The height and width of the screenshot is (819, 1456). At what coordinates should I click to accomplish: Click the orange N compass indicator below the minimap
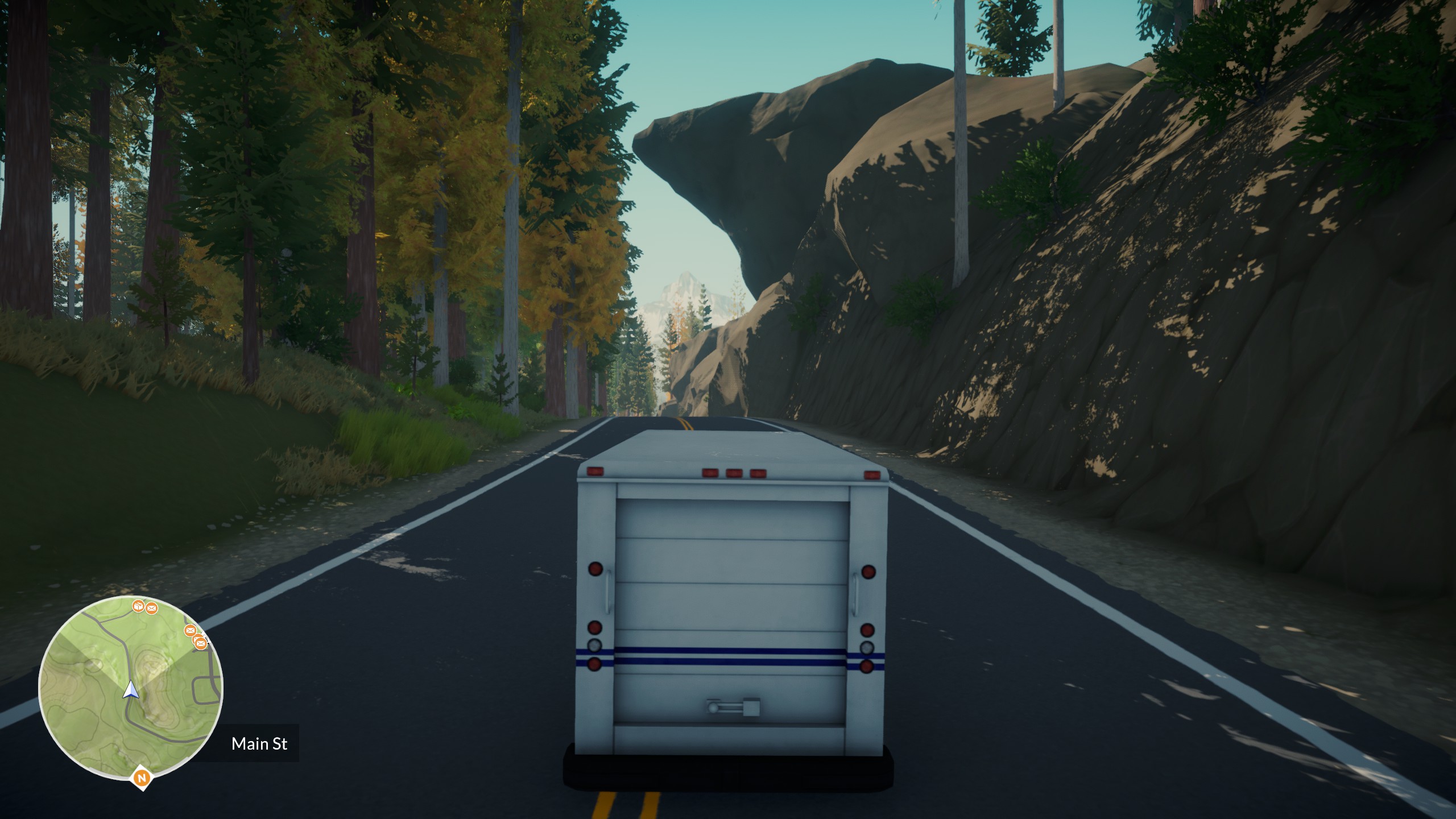pyautogui.click(x=142, y=777)
